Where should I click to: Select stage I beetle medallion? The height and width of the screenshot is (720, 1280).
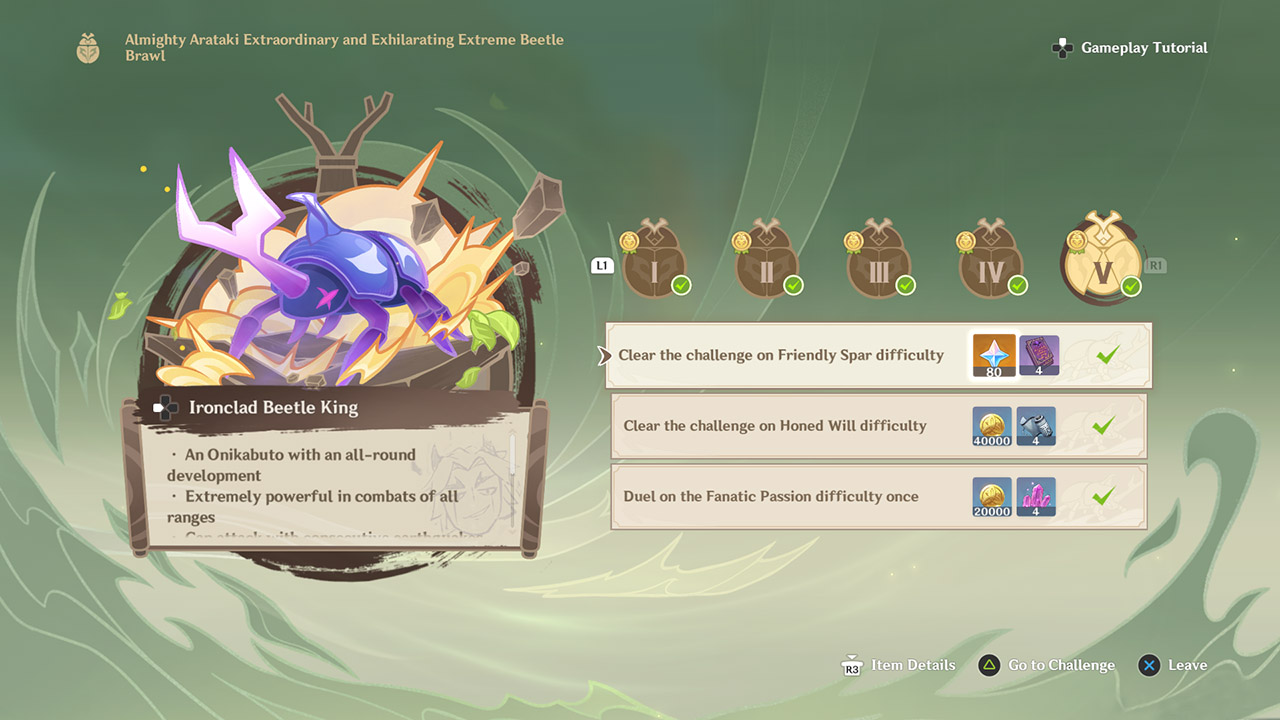[x=653, y=263]
